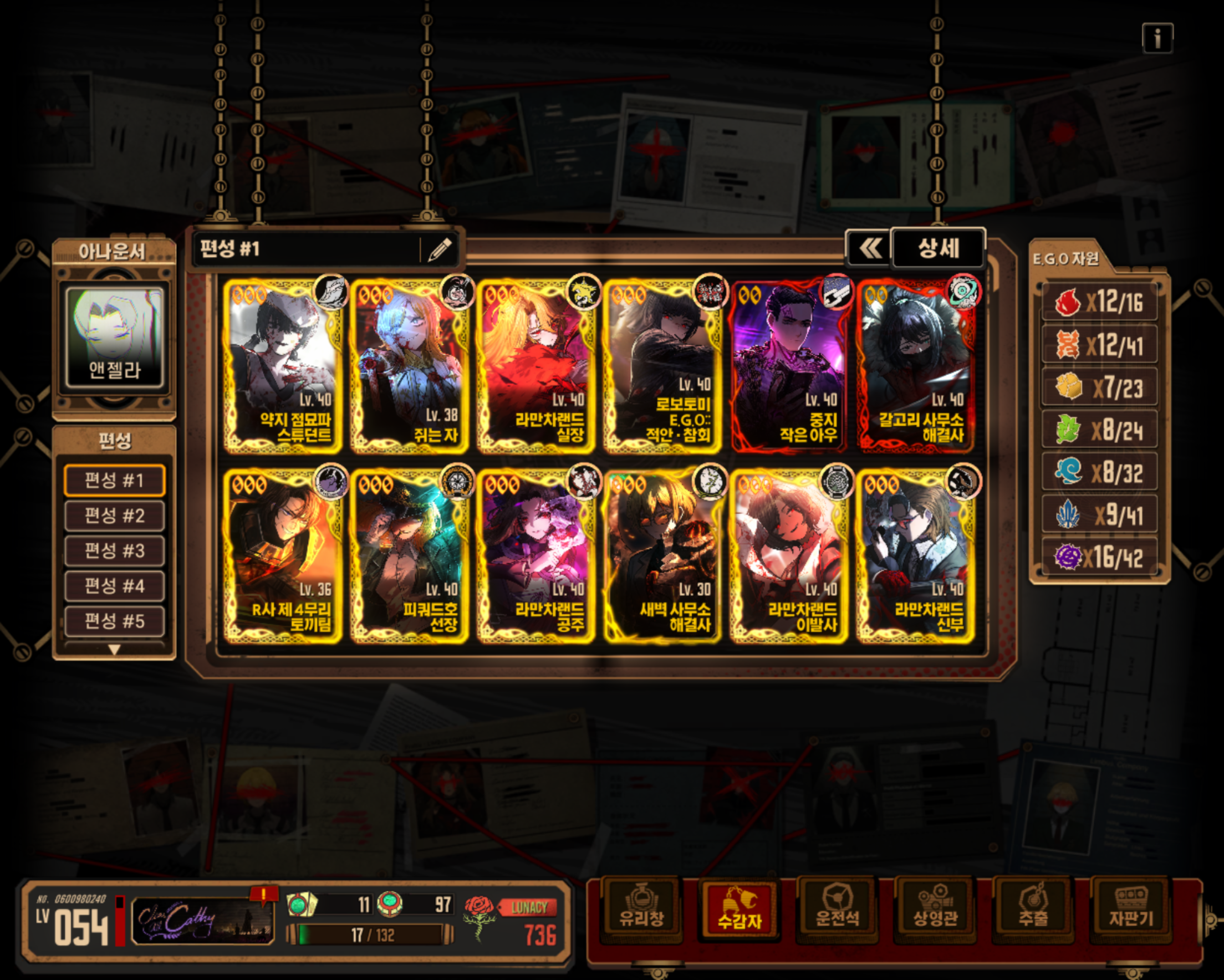This screenshot has height=980, width=1224.
Task: Choose the 쥐는 자 identity card
Action: [x=409, y=366]
